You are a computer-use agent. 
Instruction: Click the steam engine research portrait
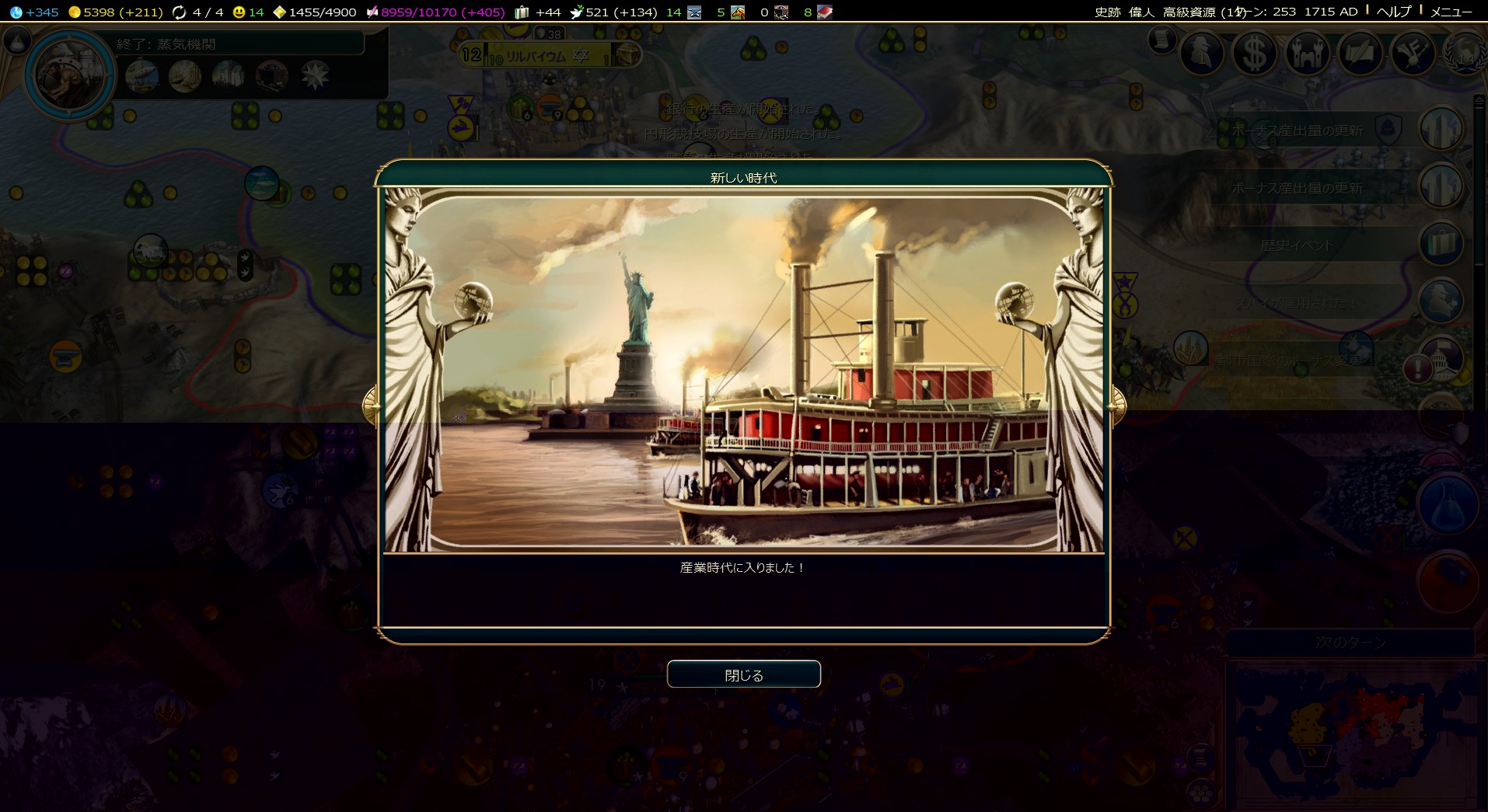69,75
